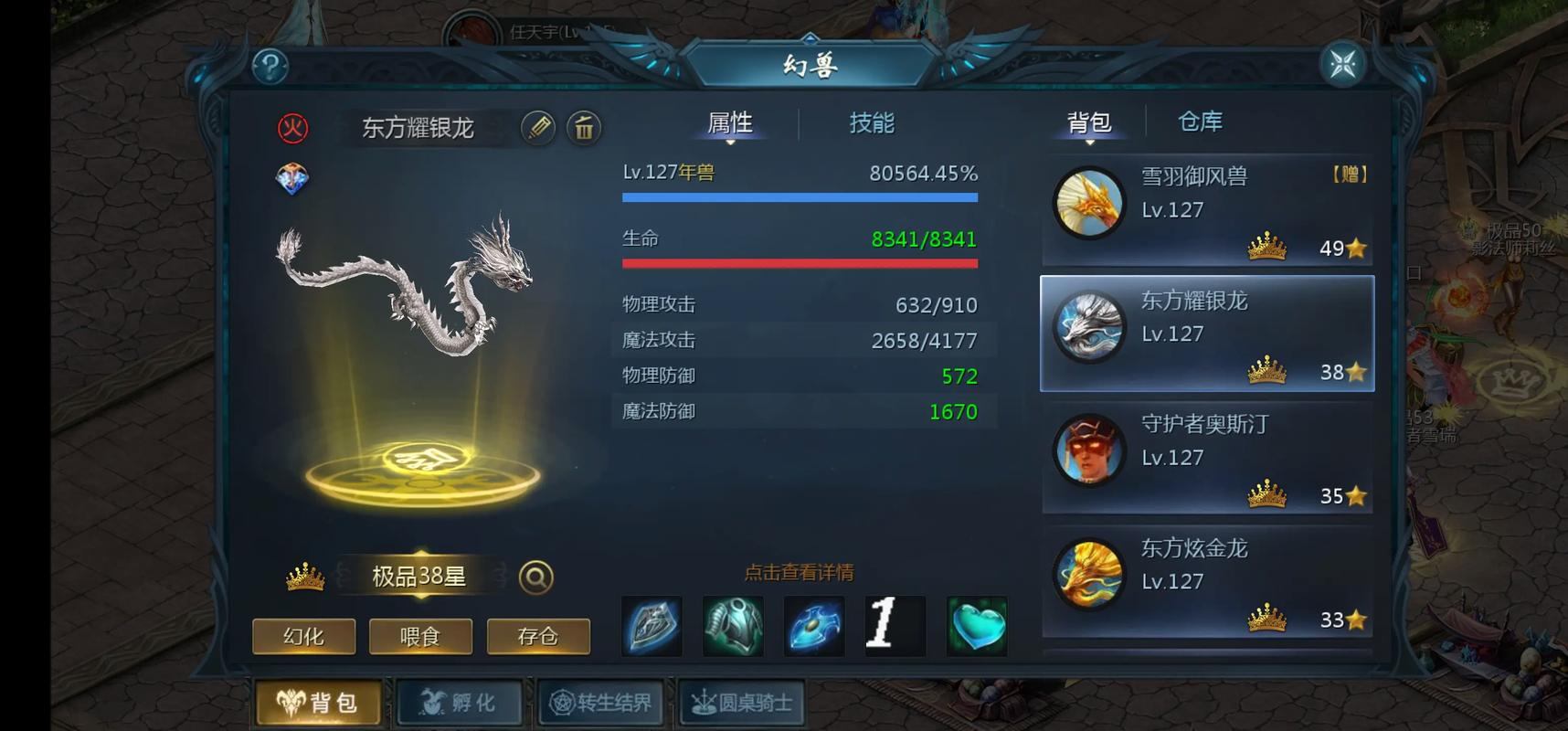This screenshot has height=731, width=1568.
Task: Switch to the 圆桌骑士 tab
Action: coord(742,702)
